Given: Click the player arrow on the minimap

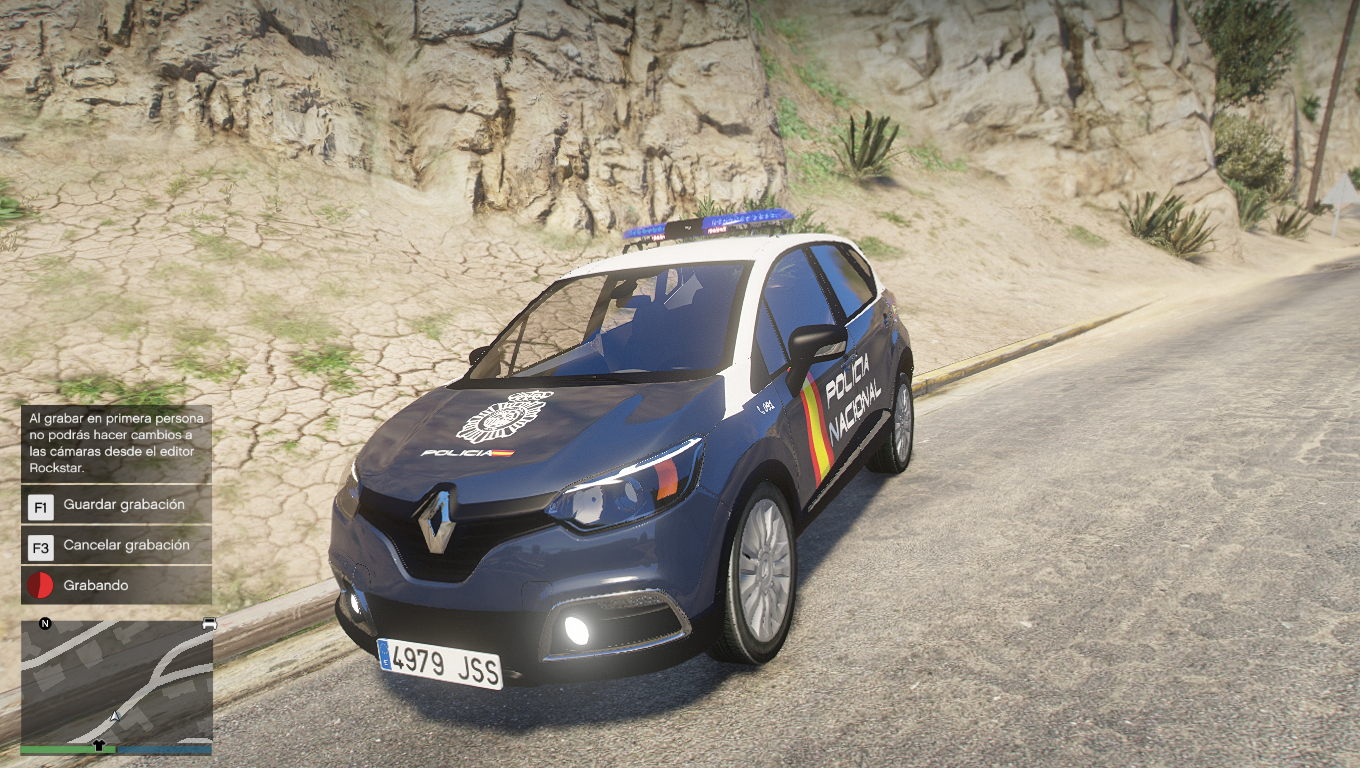Looking at the screenshot, I should 116,716.
